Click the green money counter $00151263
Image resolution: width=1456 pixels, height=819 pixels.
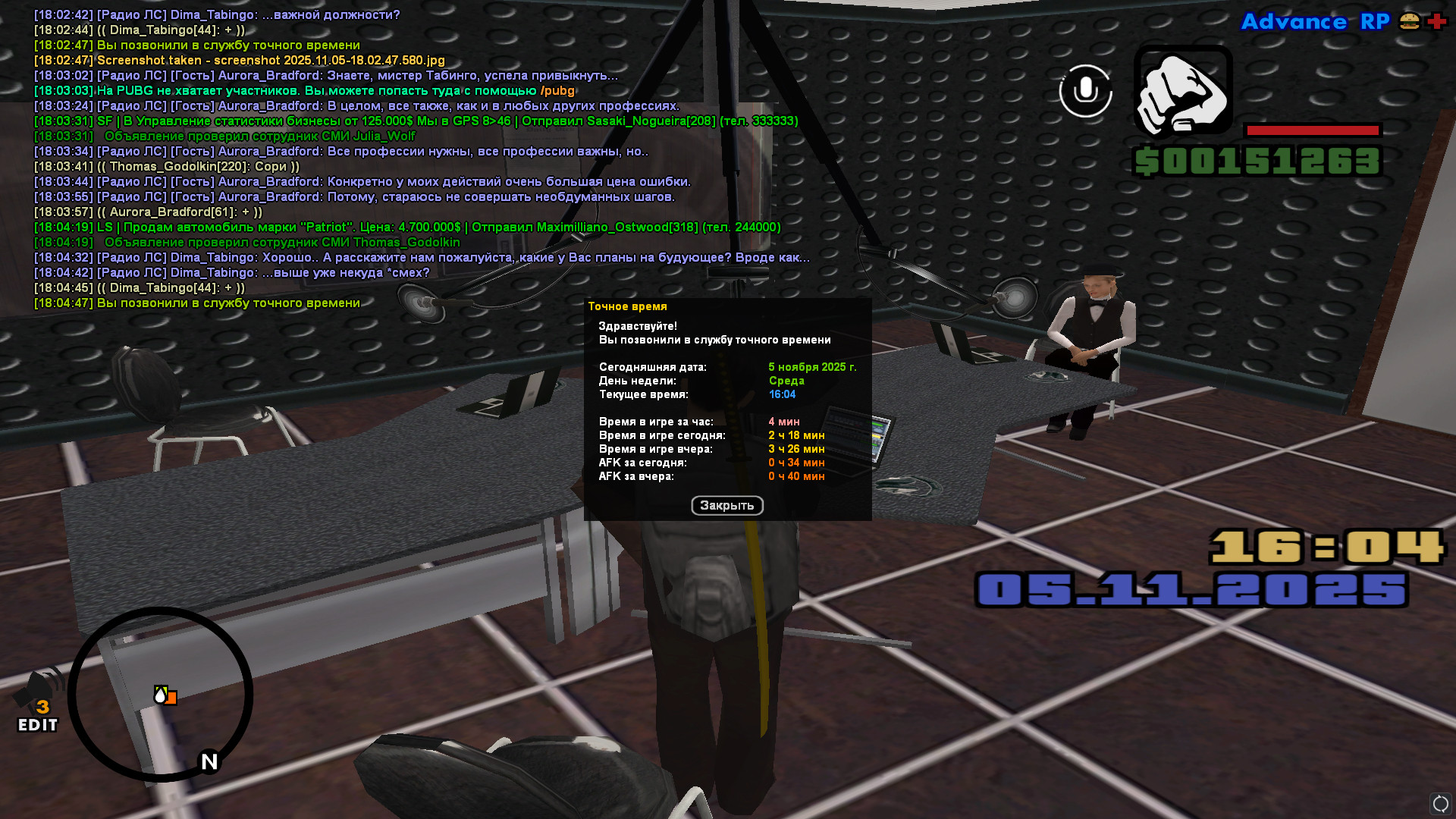pos(1267,161)
